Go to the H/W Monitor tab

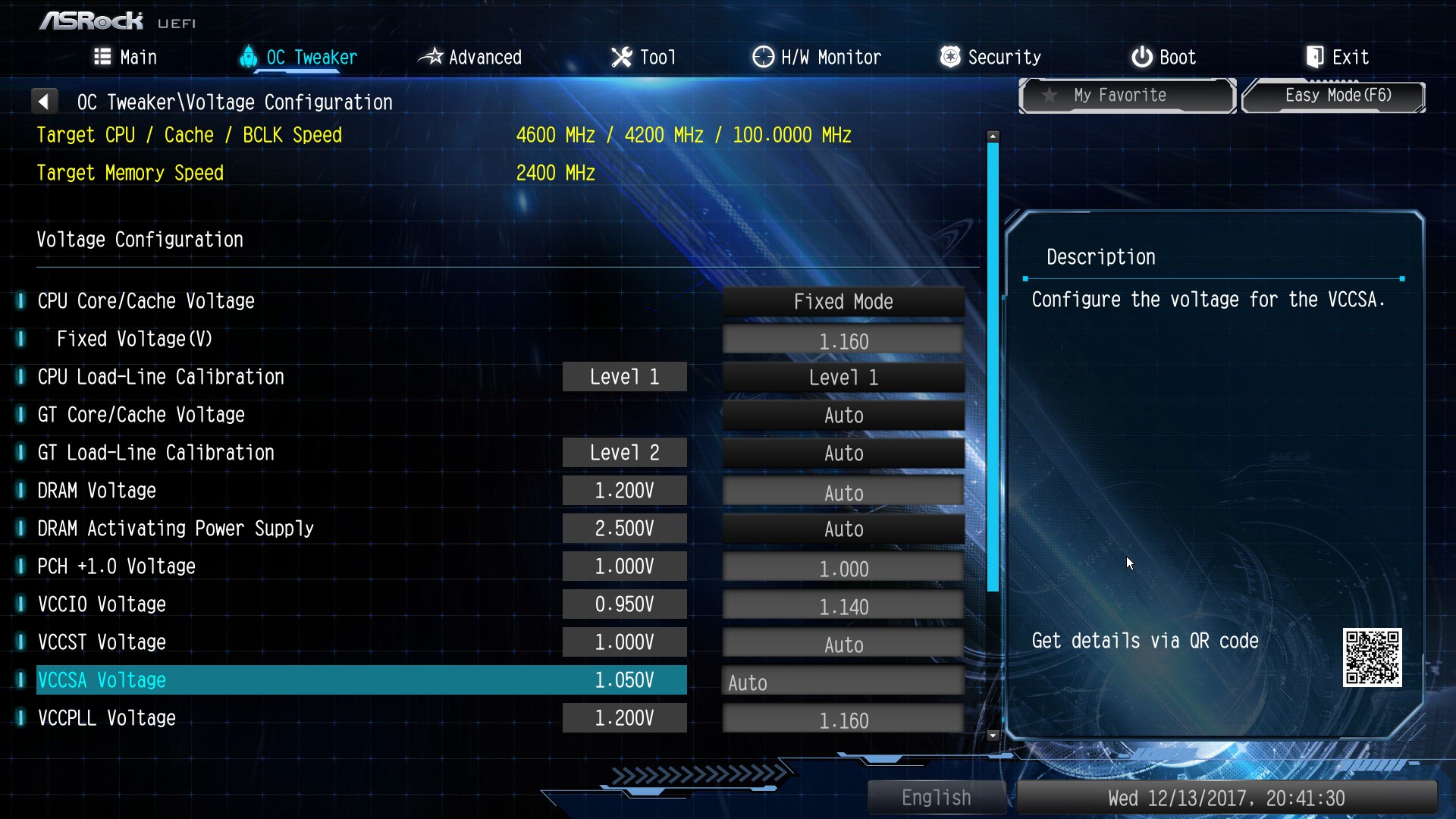click(x=817, y=58)
